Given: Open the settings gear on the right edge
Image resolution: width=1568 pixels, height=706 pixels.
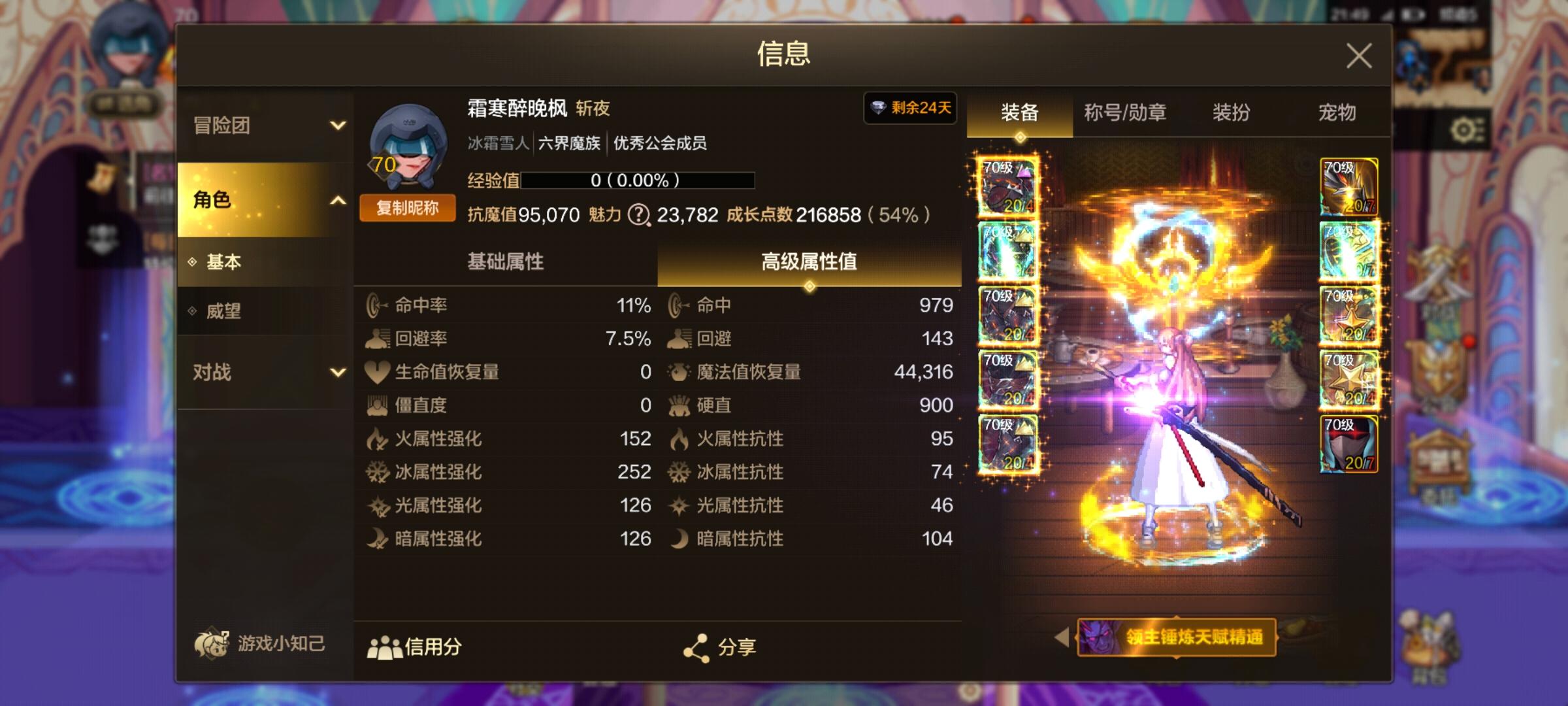Looking at the screenshot, I should pyautogui.click(x=1463, y=129).
